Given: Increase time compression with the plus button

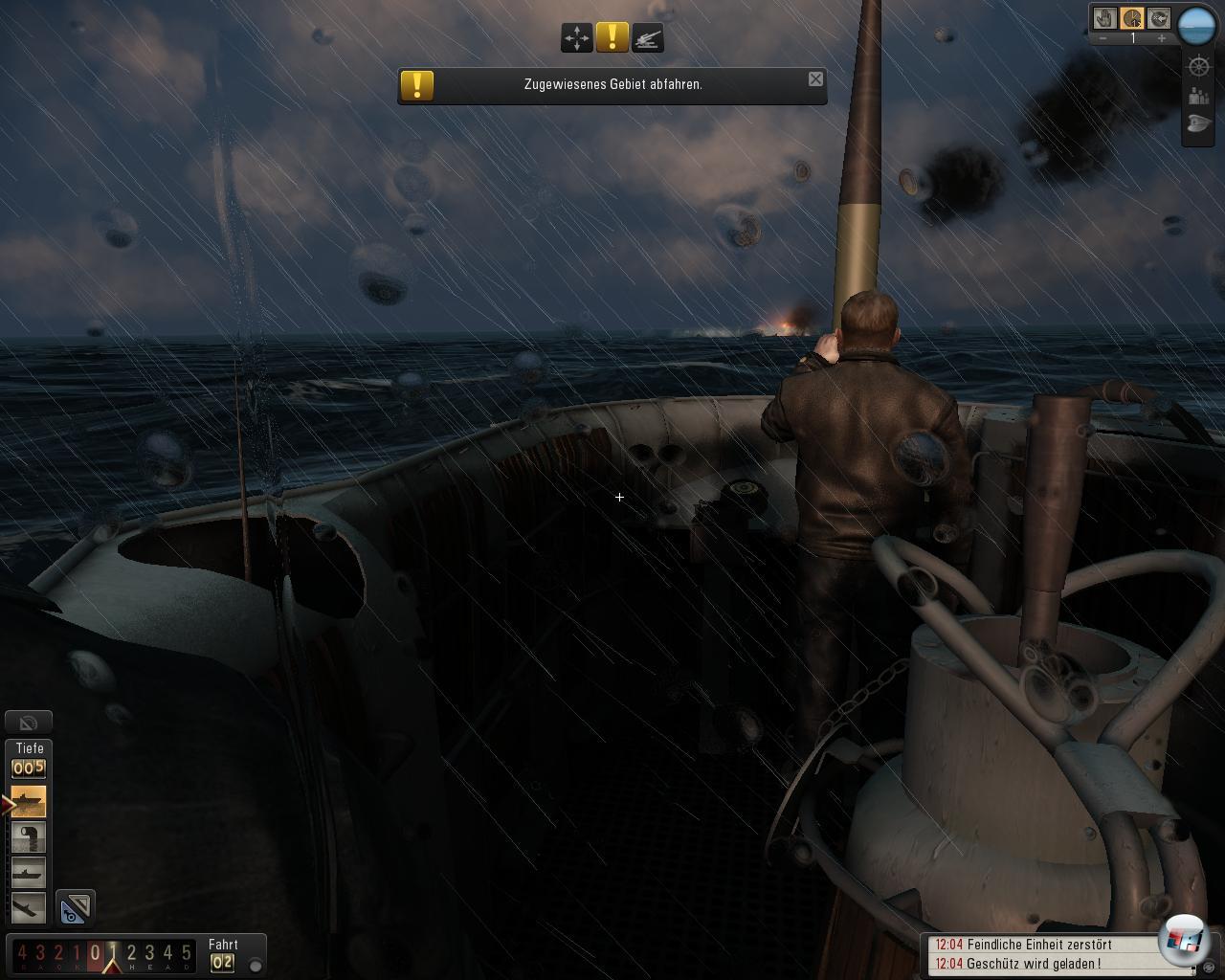Looking at the screenshot, I should pos(1161,38).
